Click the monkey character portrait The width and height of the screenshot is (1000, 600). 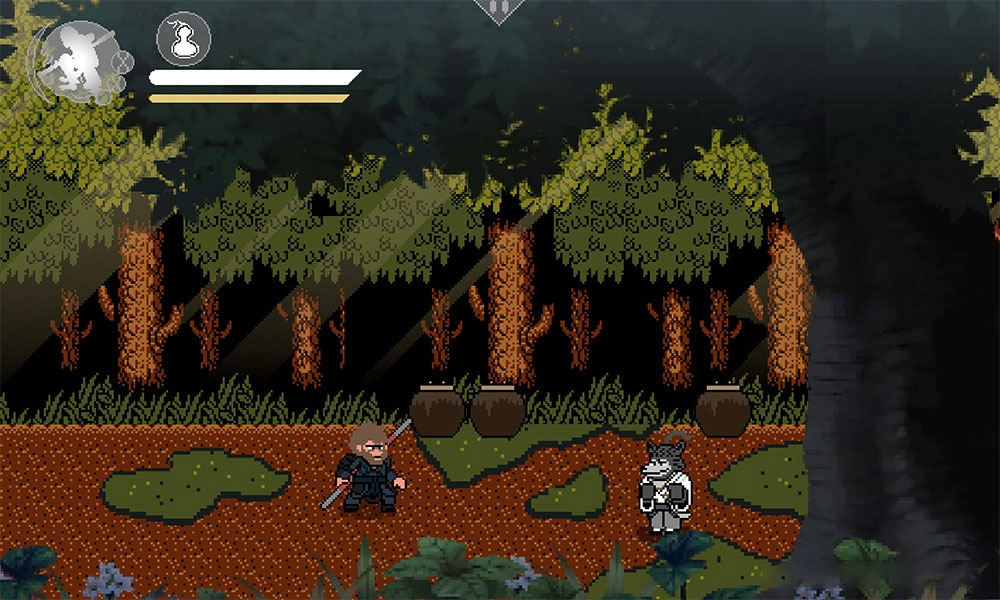click(80, 60)
